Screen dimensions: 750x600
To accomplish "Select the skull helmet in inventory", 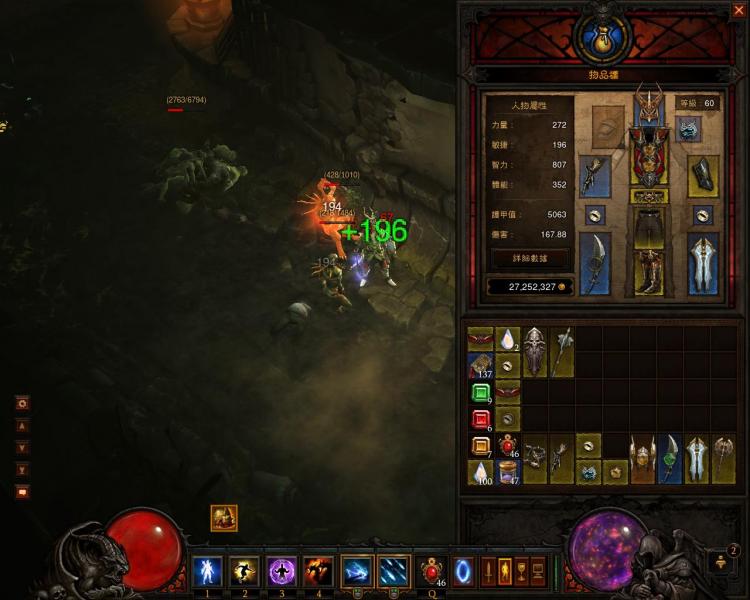I will (x=535, y=351).
